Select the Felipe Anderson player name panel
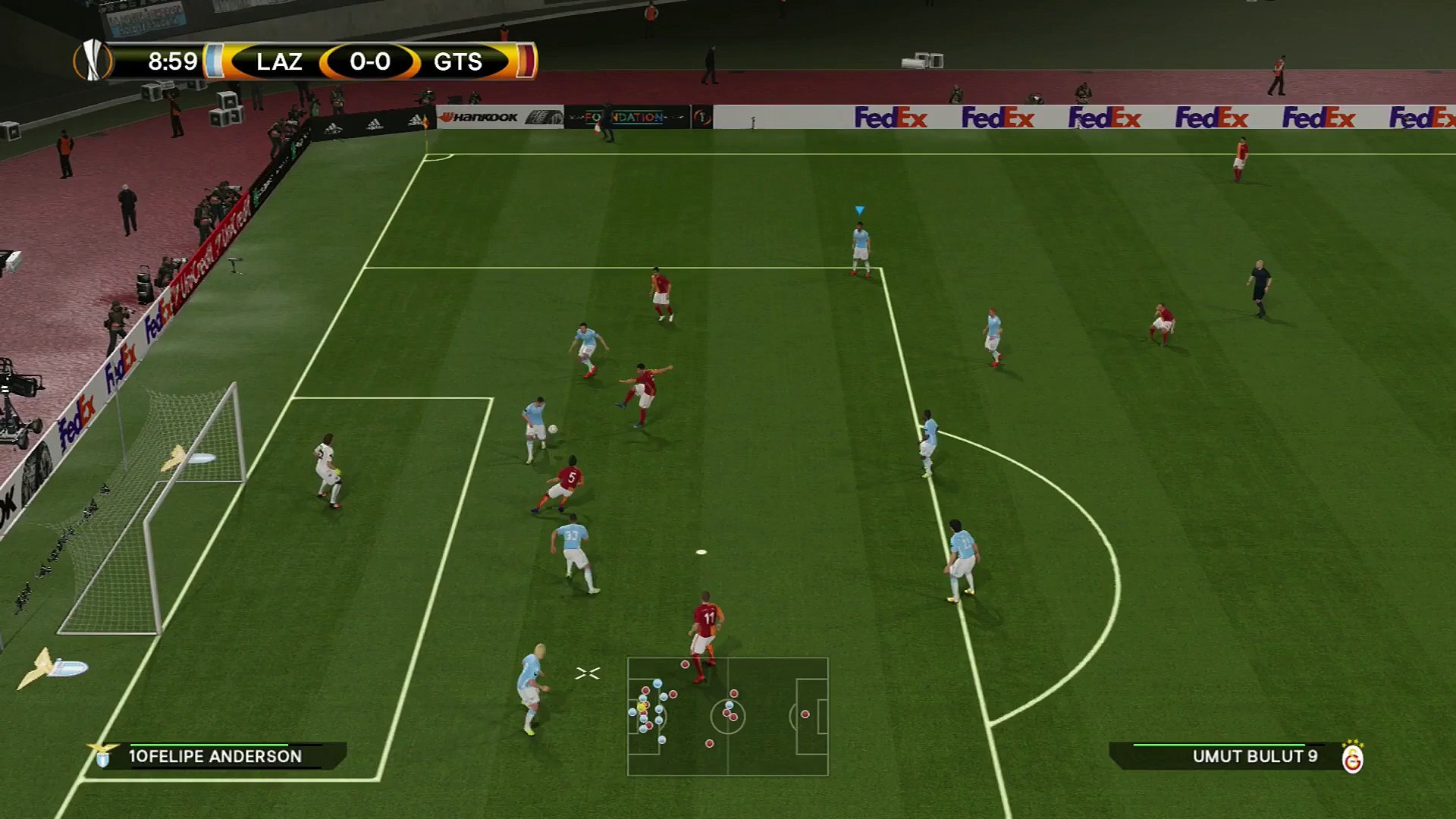The height and width of the screenshot is (819, 1456). tap(215, 756)
